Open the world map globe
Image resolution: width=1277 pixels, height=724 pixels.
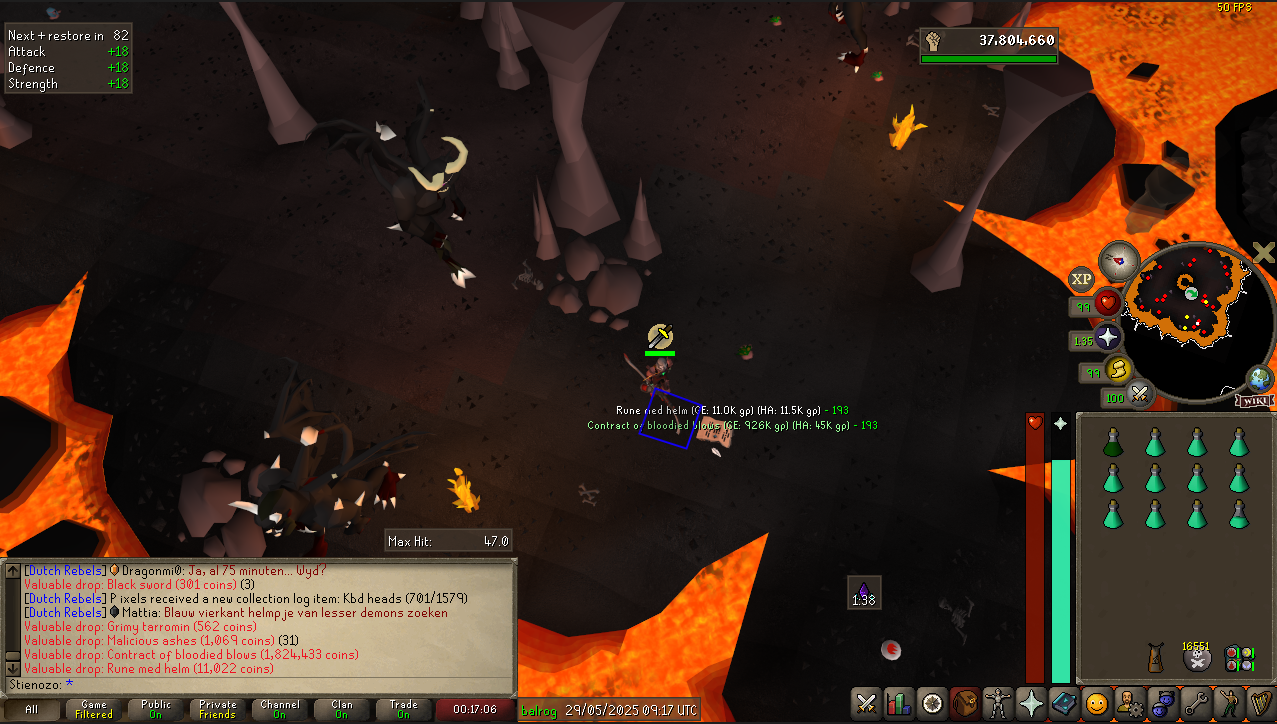tap(1259, 379)
